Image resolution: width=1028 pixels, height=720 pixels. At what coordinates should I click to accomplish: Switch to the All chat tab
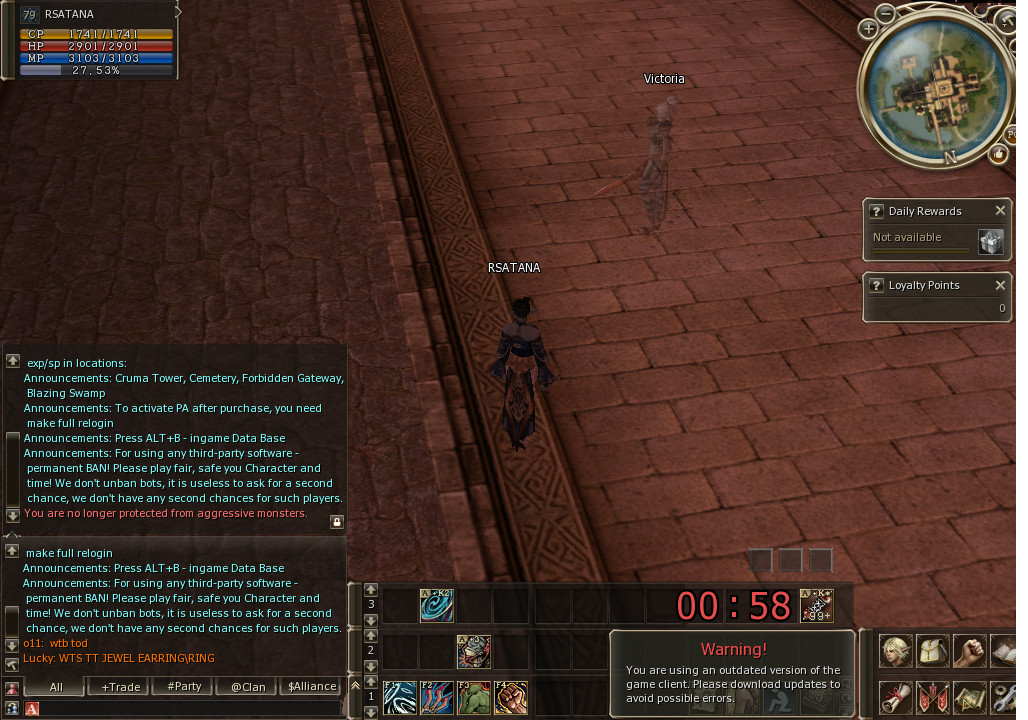56,687
